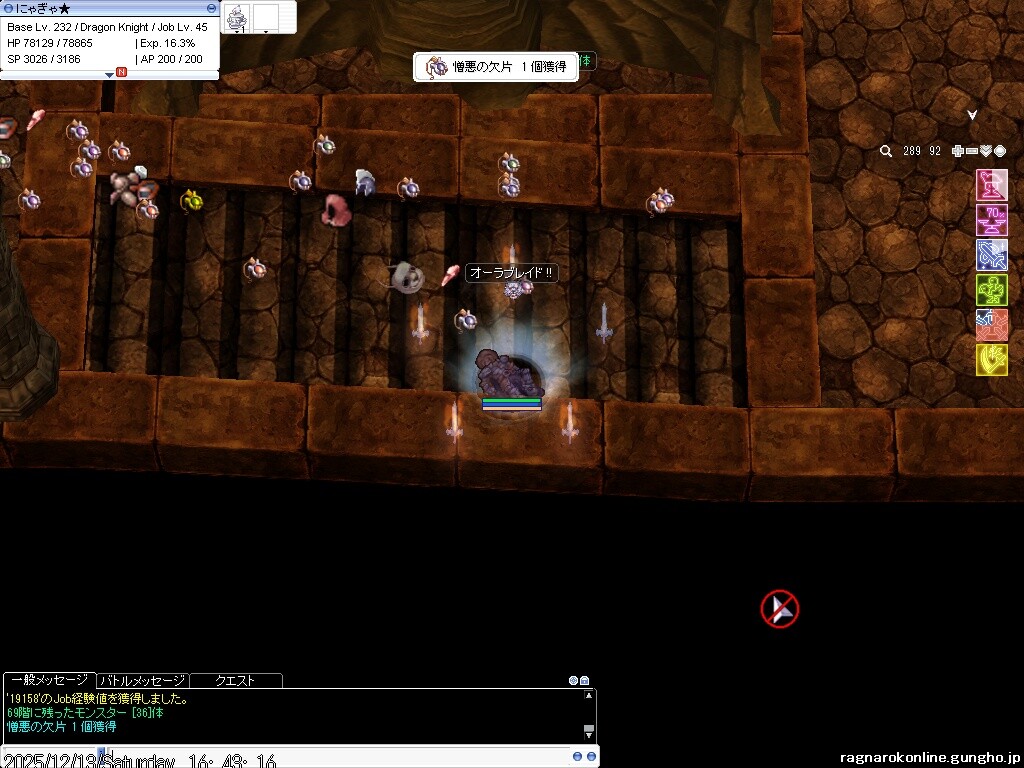Screen dimensions: 1024x768
Task: Select the pink chalice buff icon
Action: click(x=991, y=186)
